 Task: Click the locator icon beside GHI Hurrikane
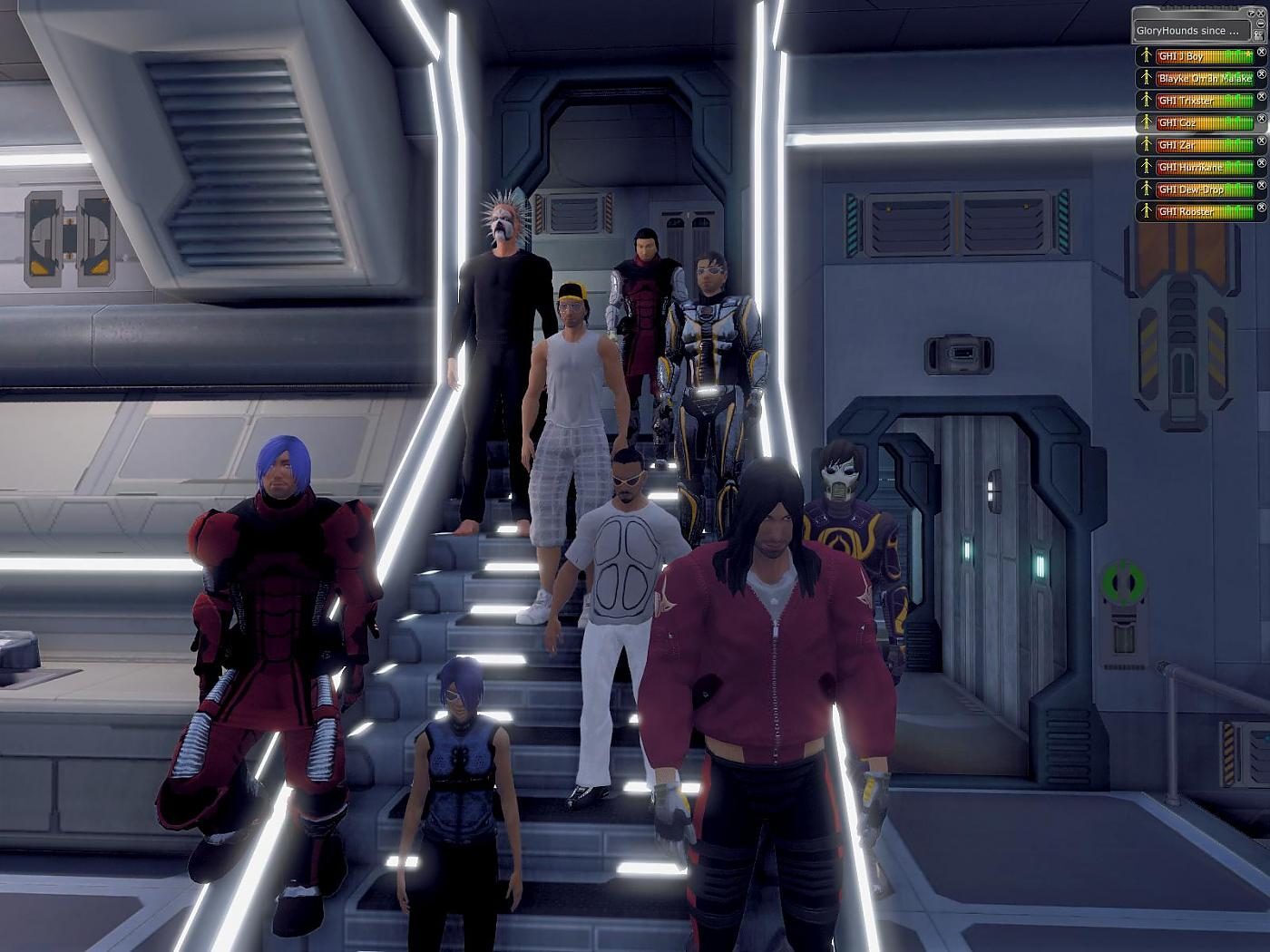coord(1147,167)
